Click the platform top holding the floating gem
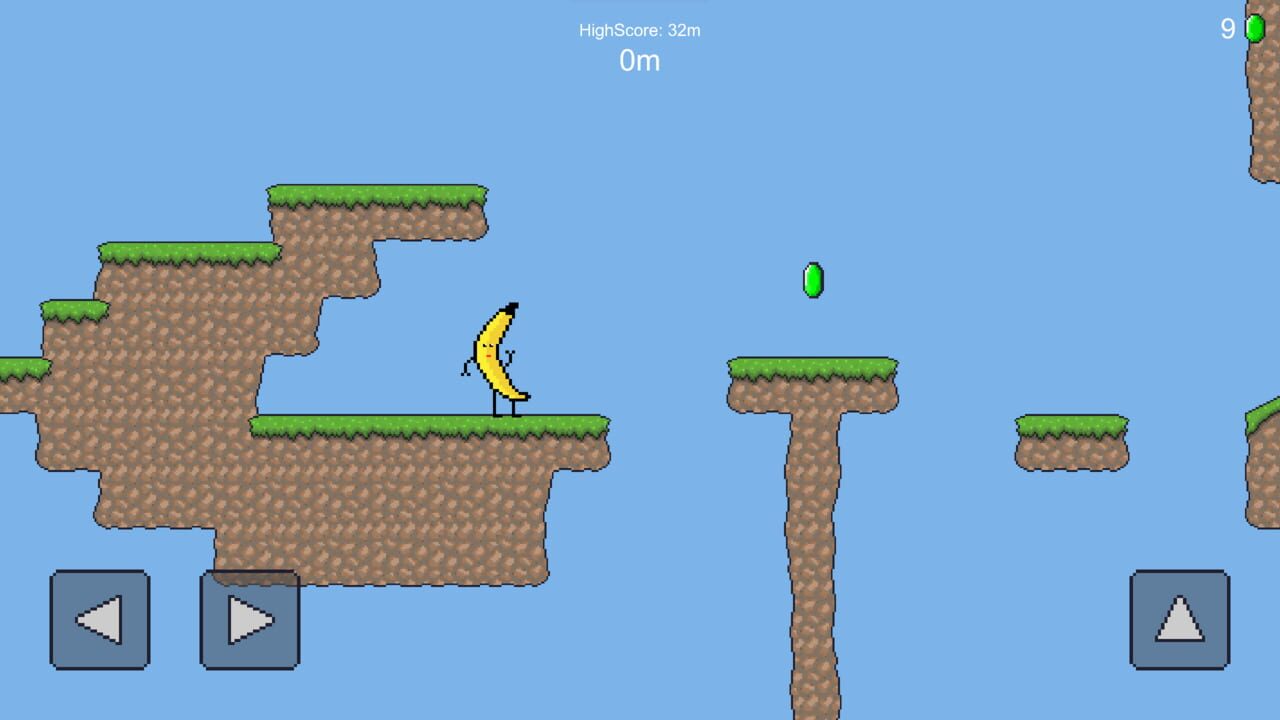The width and height of the screenshot is (1280, 720). click(812, 368)
